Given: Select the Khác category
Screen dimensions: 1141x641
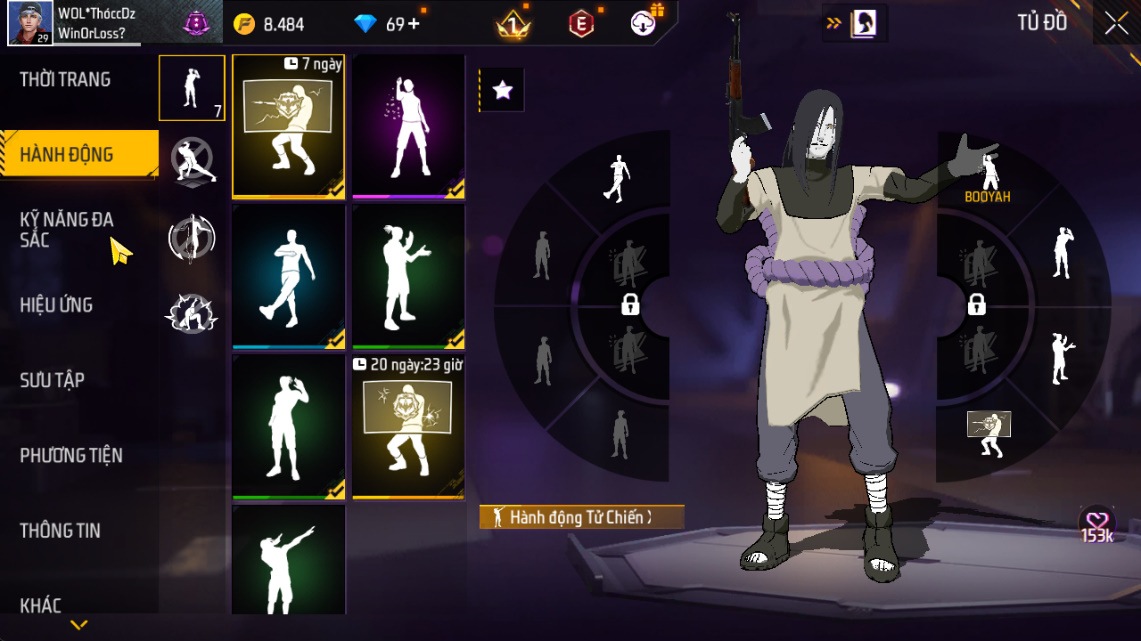Looking at the screenshot, I should [x=41, y=605].
